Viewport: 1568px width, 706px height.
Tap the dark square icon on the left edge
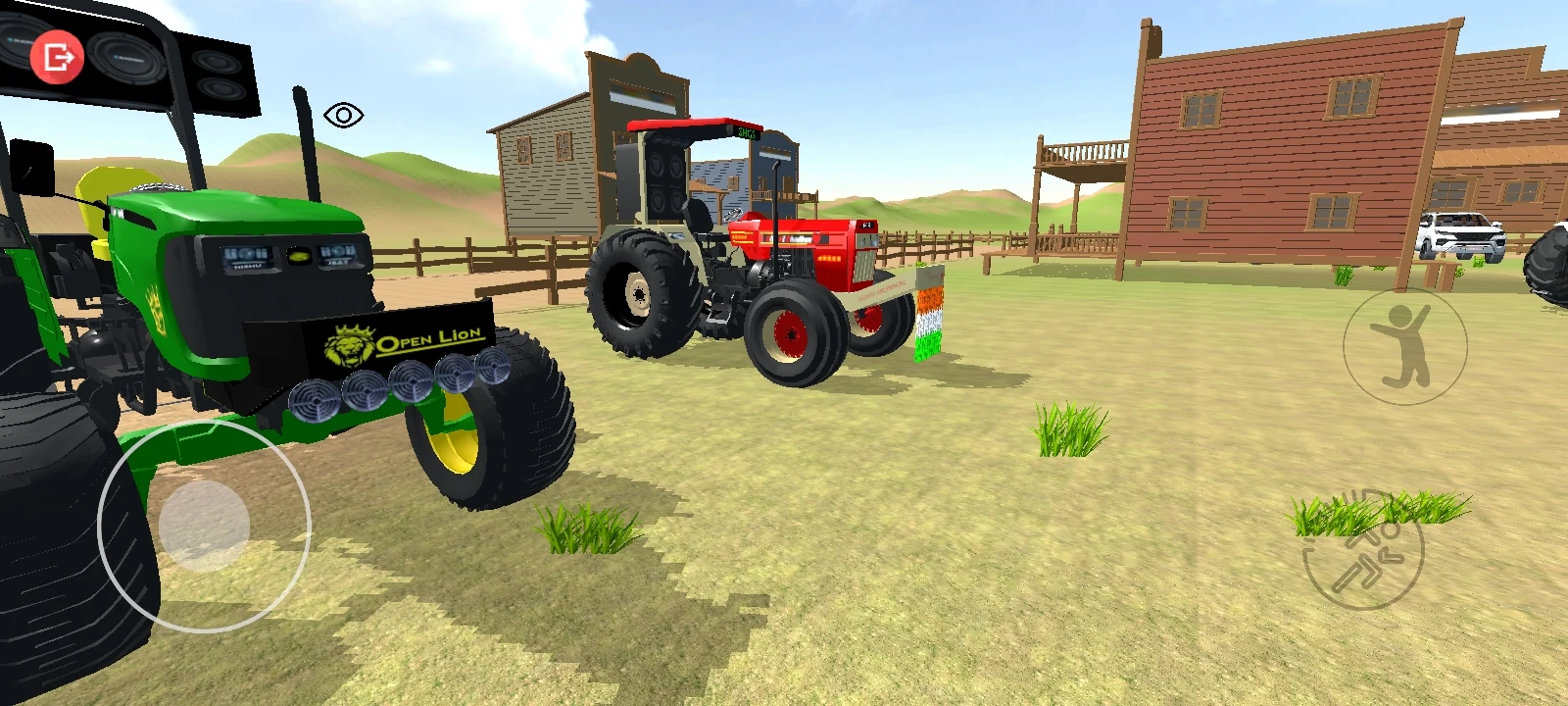[x=33, y=165]
